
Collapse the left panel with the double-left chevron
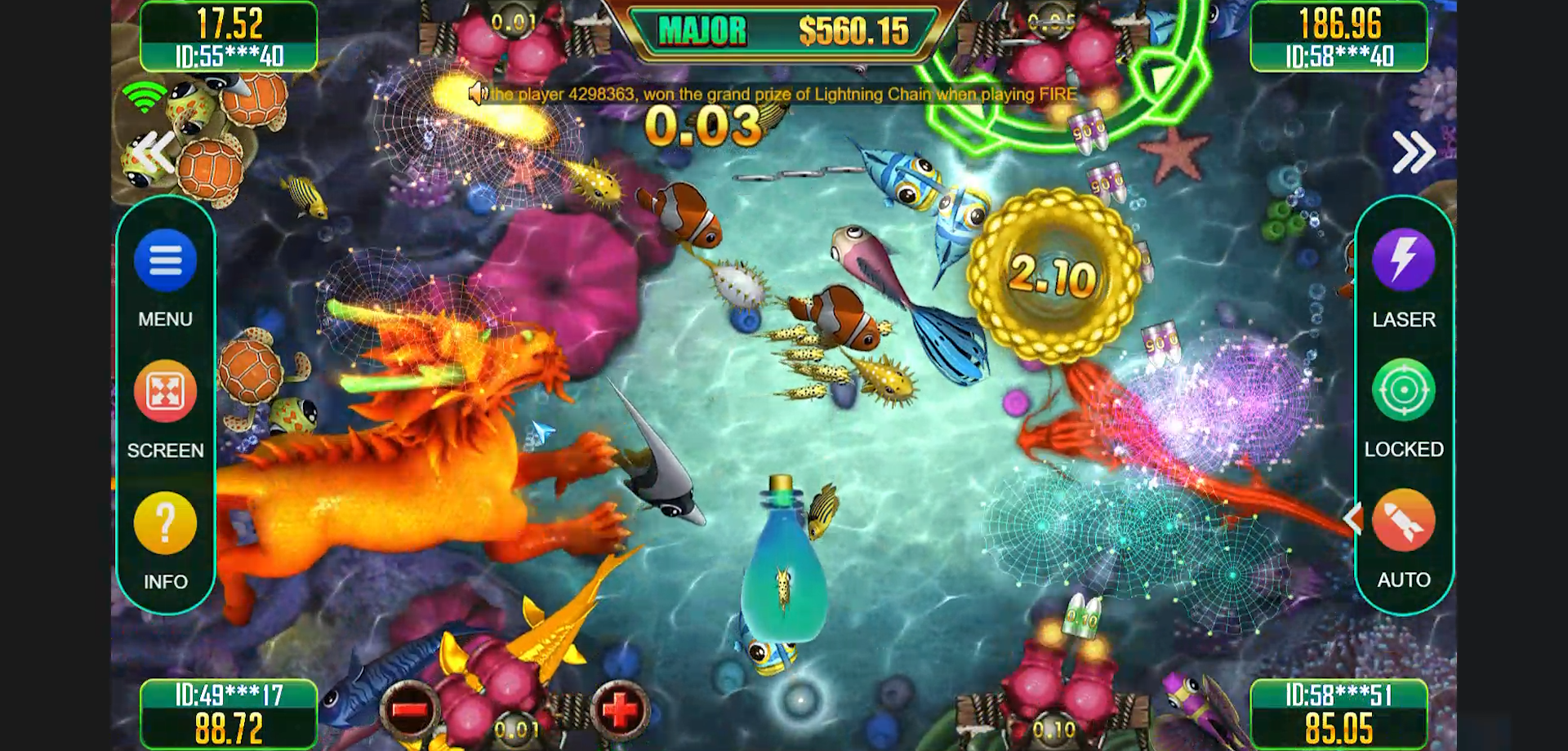(x=151, y=151)
